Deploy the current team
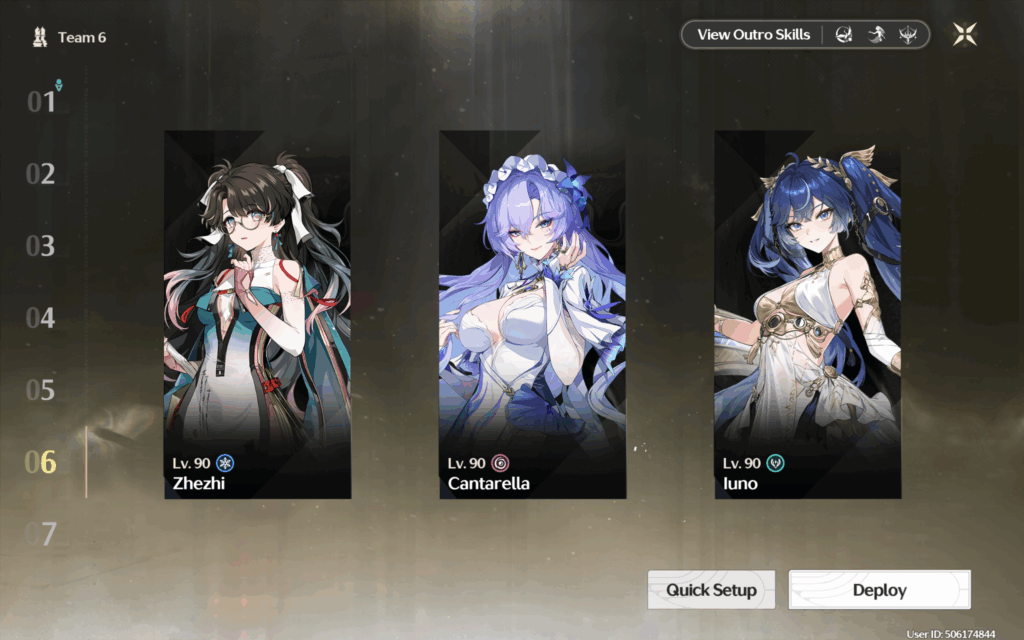Image resolution: width=1024 pixels, height=640 pixels. point(879,590)
